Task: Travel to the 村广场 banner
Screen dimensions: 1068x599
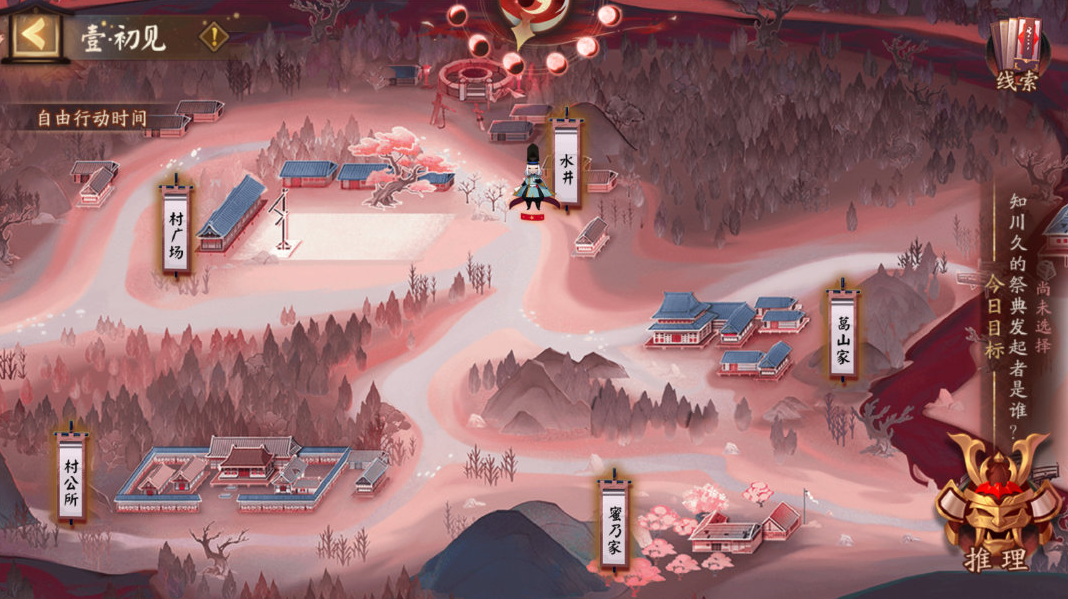Action: pos(176,227)
